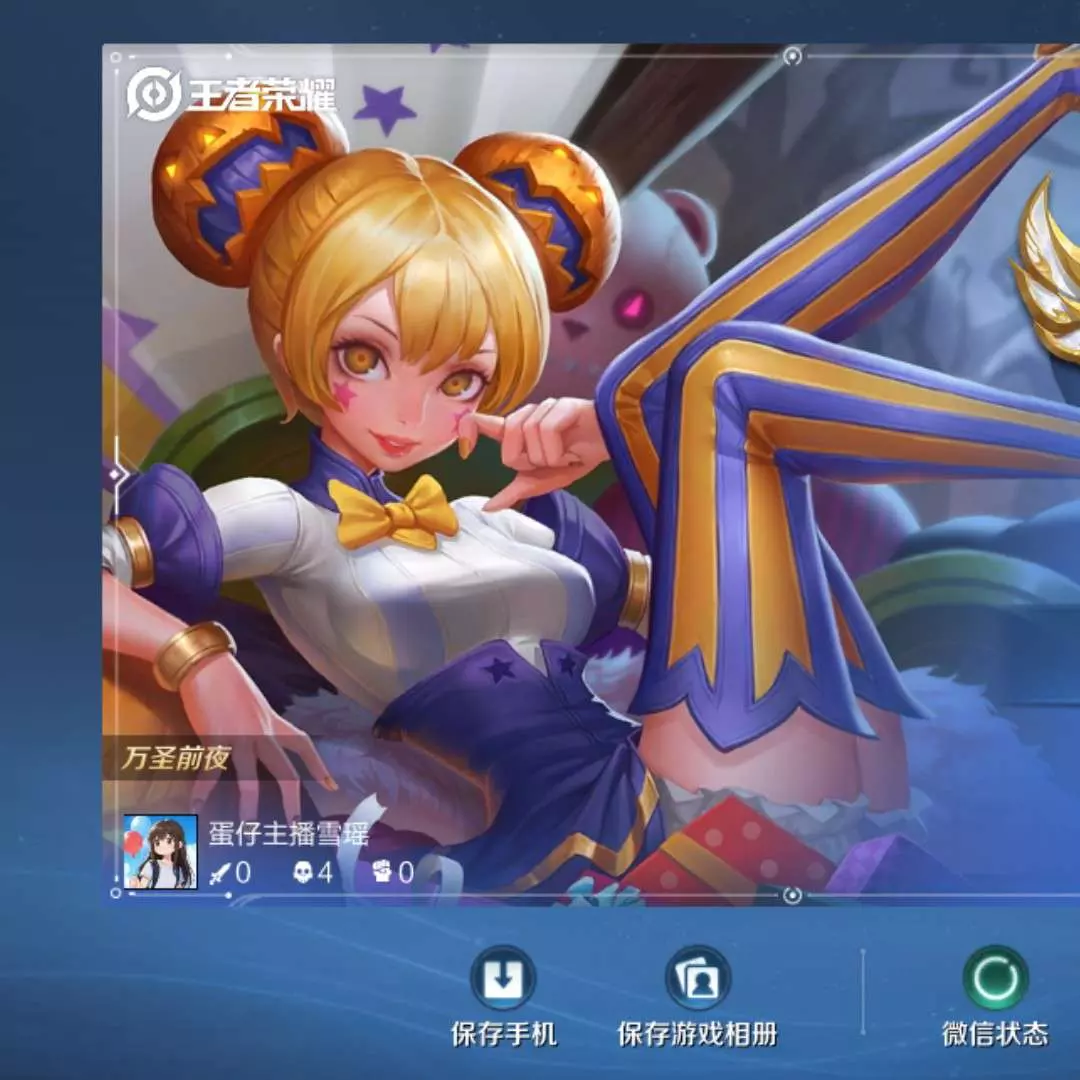Viewport: 1080px width, 1080px height.
Task: Share to WeChat status (微信状态)
Action: 995,979
